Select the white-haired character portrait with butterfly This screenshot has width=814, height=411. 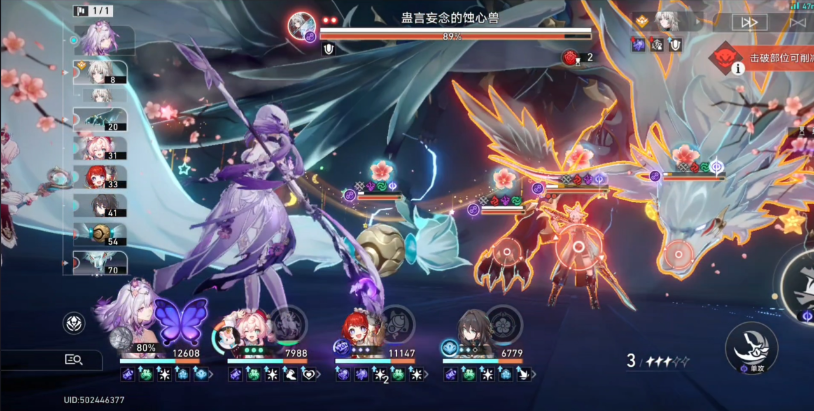132,313
